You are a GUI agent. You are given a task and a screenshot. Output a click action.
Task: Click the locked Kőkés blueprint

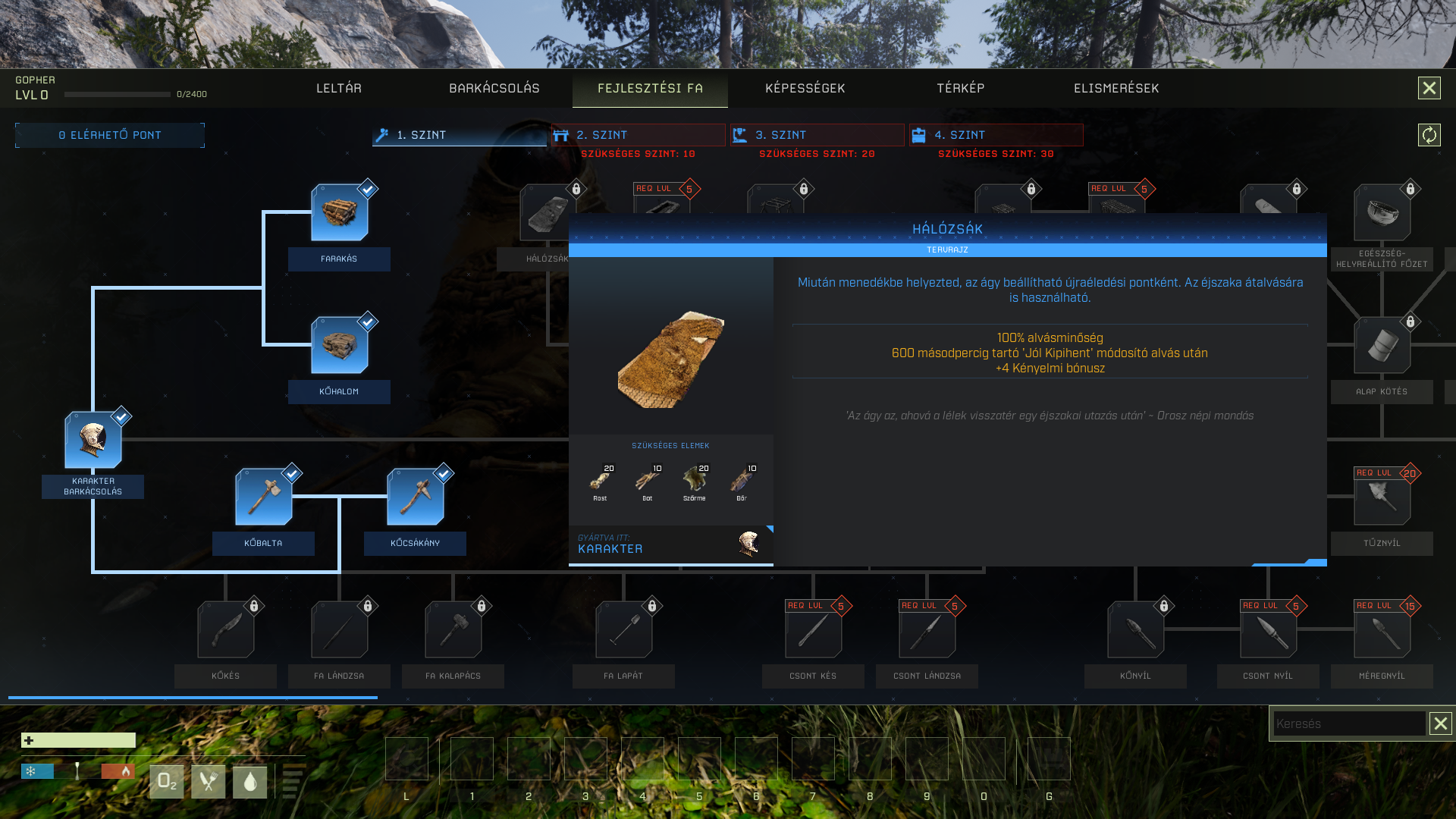pyautogui.click(x=225, y=630)
